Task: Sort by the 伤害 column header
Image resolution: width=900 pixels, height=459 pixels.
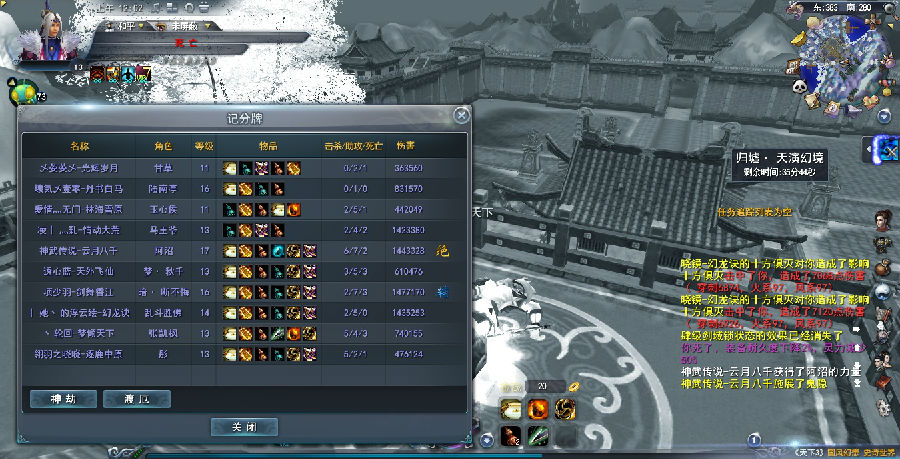Action: (406, 146)
